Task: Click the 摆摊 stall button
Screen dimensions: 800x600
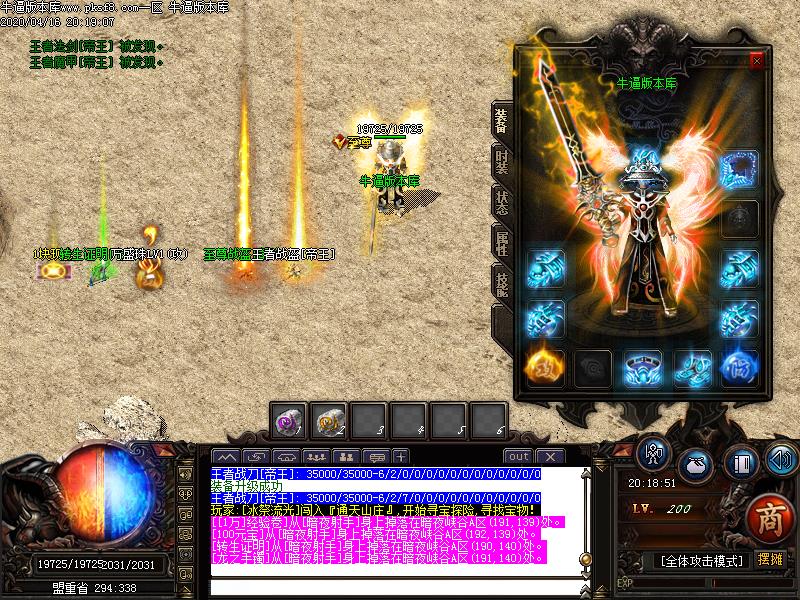Action: coord(769,560)
